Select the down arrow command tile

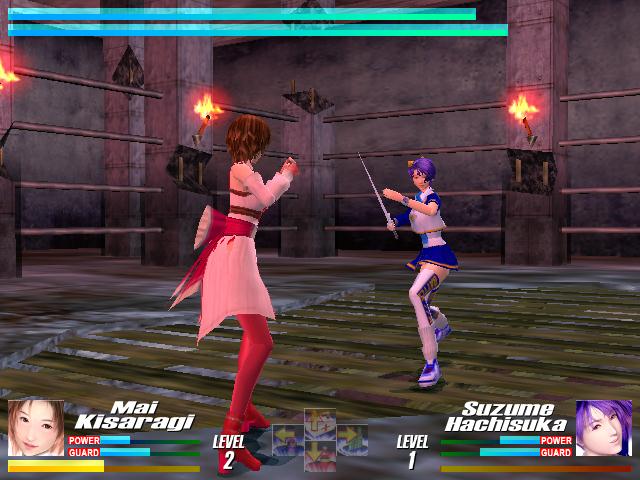pyautogui.click(x=319, y=455)
